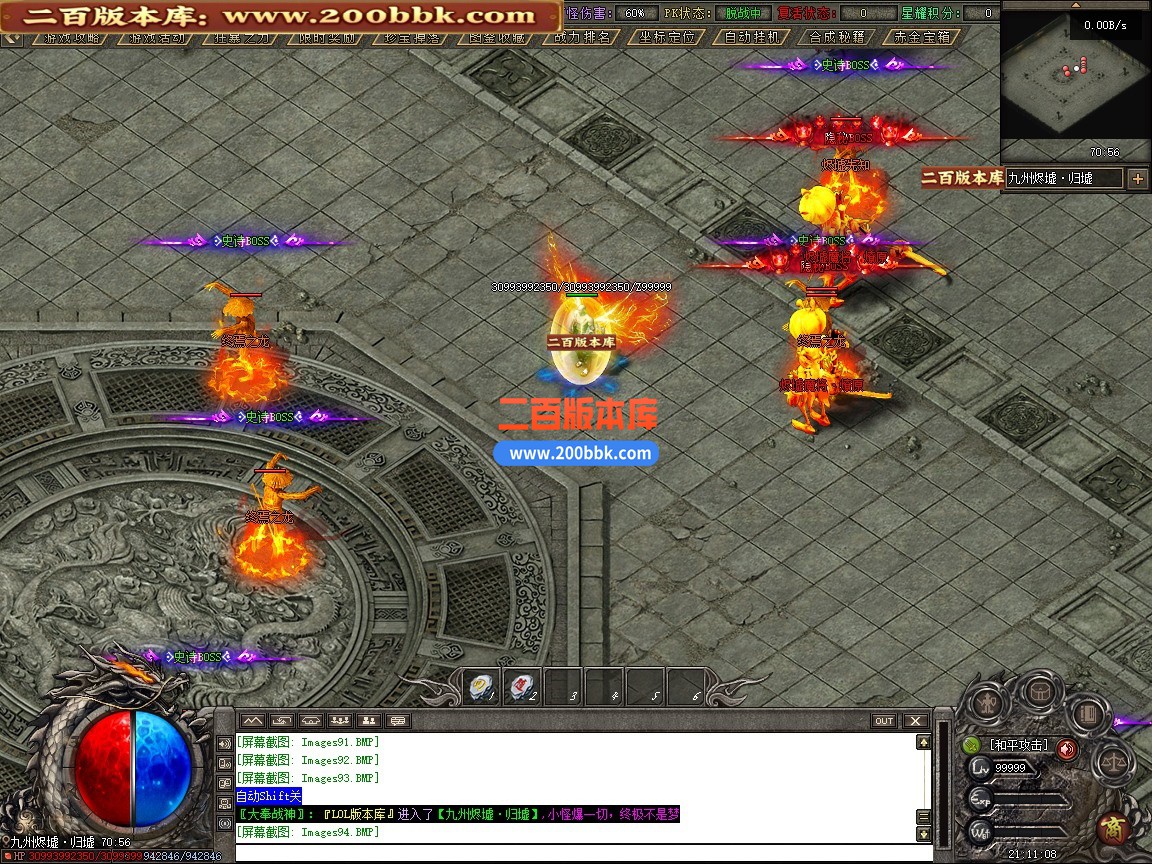Close the chat panel with the X
Viewport: 1152px width, 864px height.
[915, 720]
